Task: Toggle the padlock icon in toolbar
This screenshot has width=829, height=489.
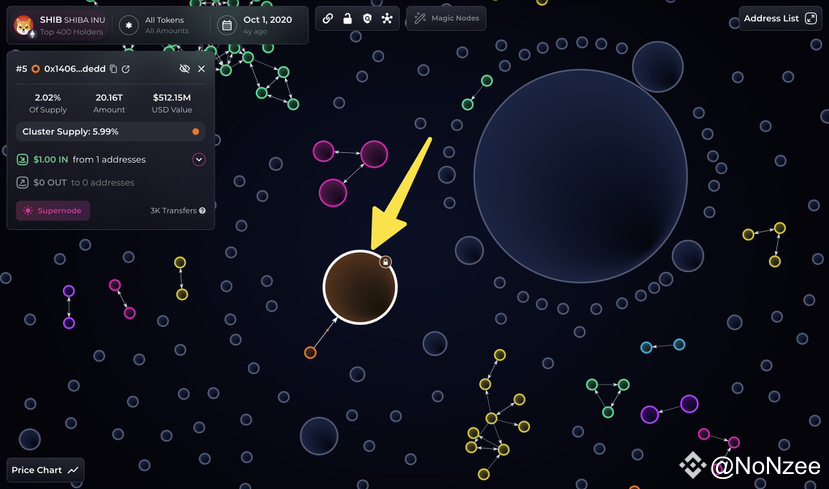Action: click(347, 19)
